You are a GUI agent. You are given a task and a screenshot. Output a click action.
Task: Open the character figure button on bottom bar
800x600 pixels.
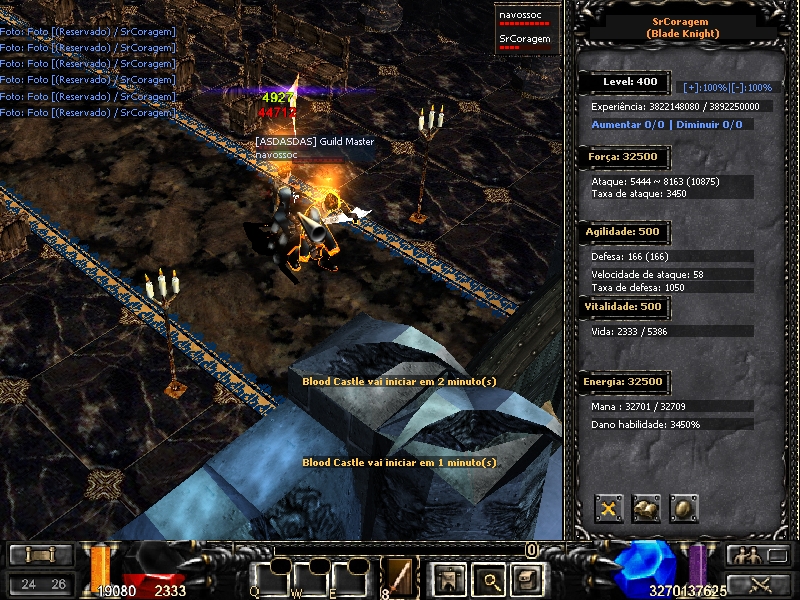pos(446,577)
